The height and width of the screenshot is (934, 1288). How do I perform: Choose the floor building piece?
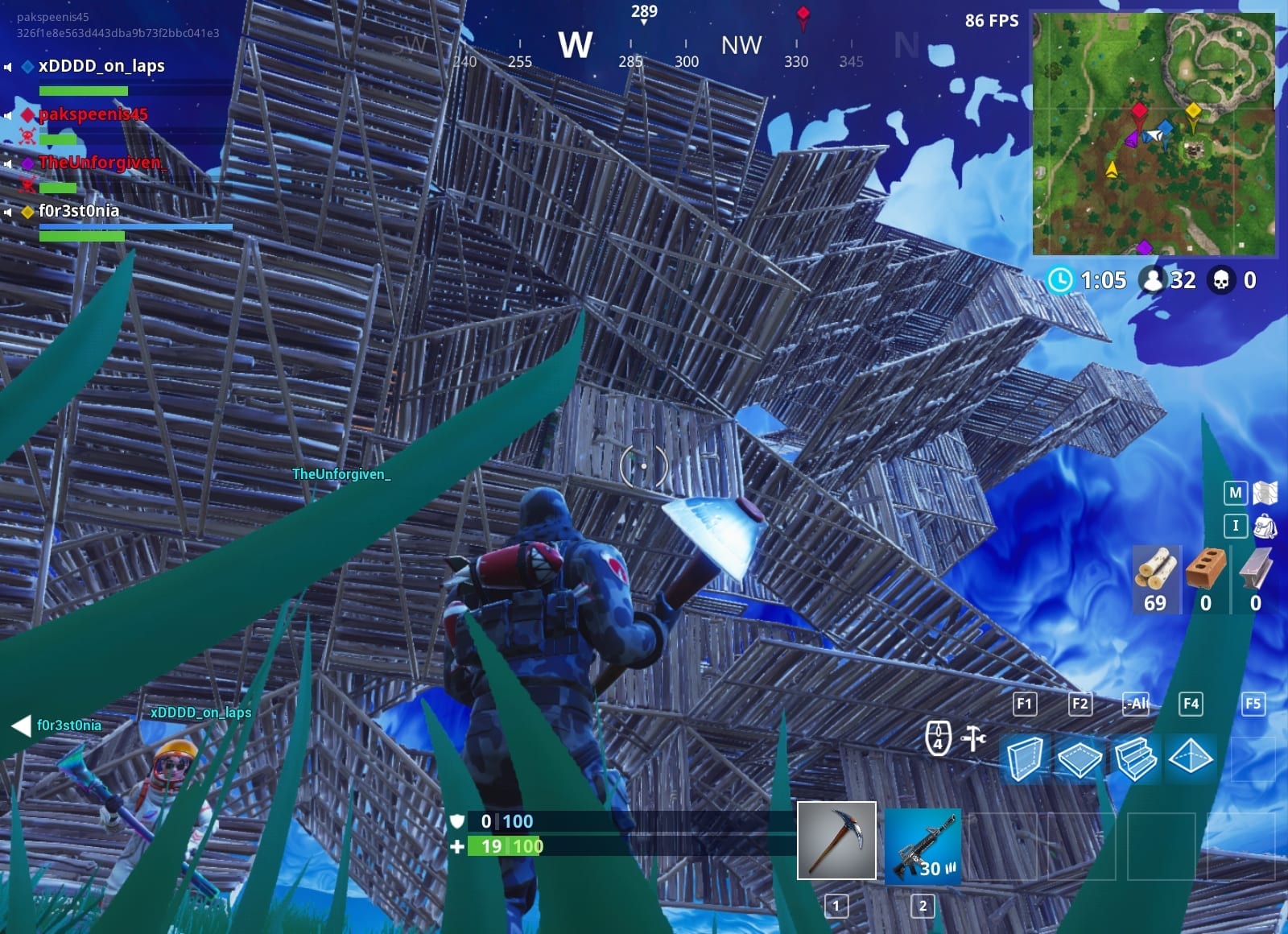pos(1080,758)
